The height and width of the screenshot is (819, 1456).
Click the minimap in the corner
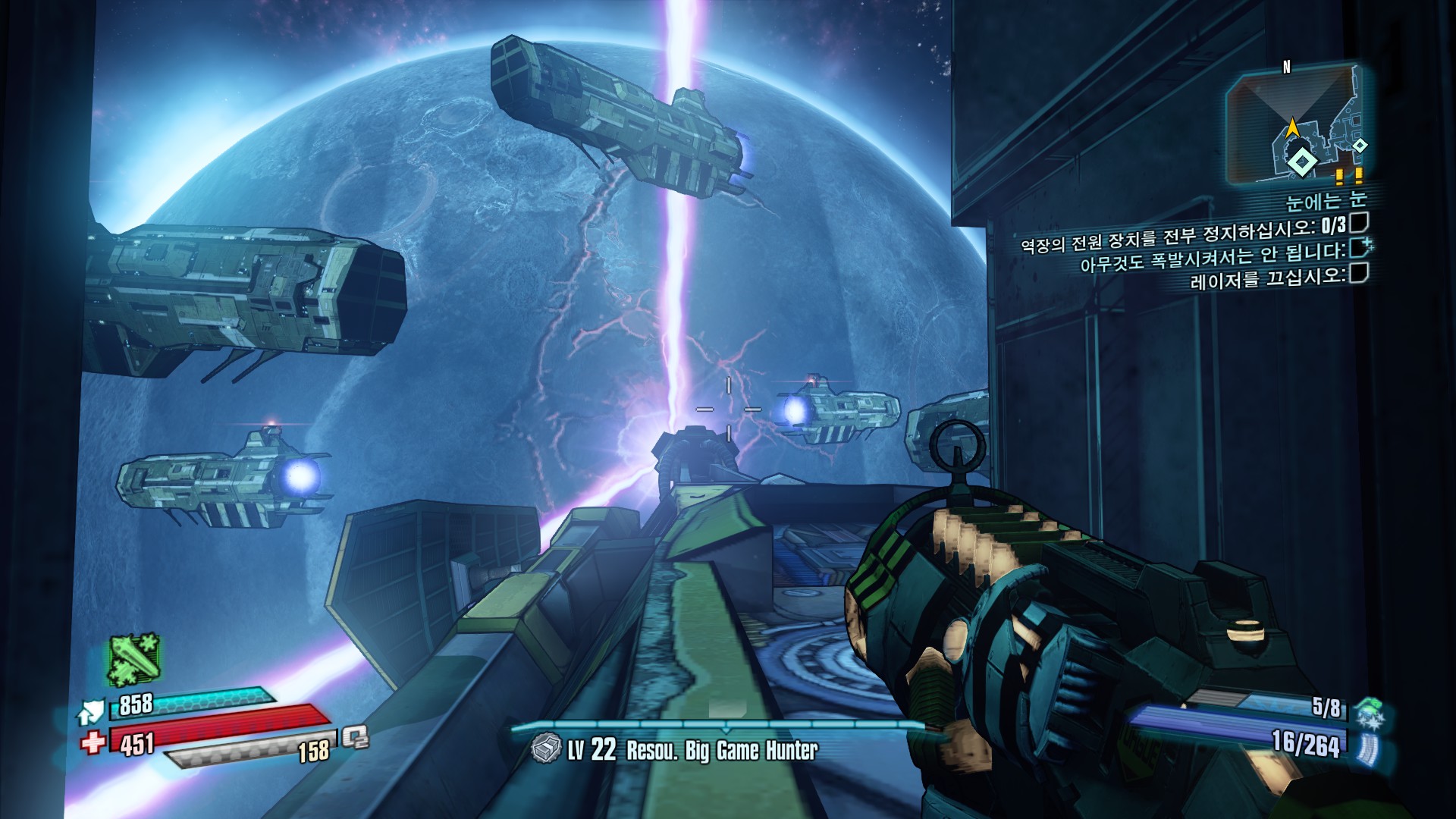[x=1298, y=125]
